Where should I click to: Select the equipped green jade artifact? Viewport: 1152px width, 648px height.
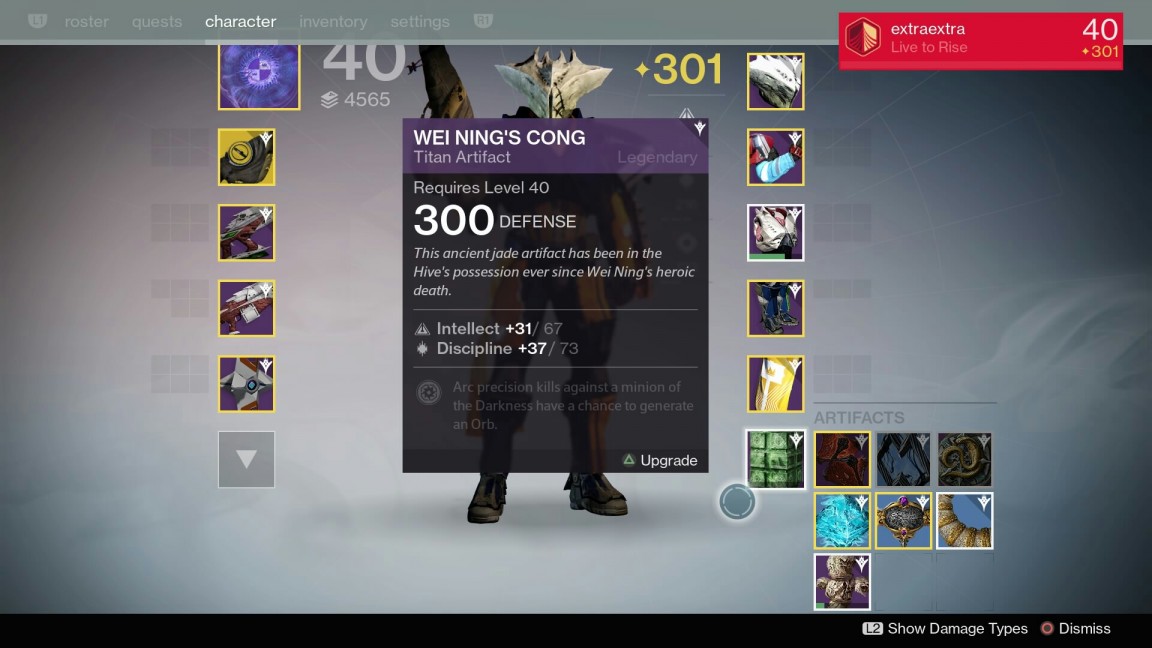(775, 460)
